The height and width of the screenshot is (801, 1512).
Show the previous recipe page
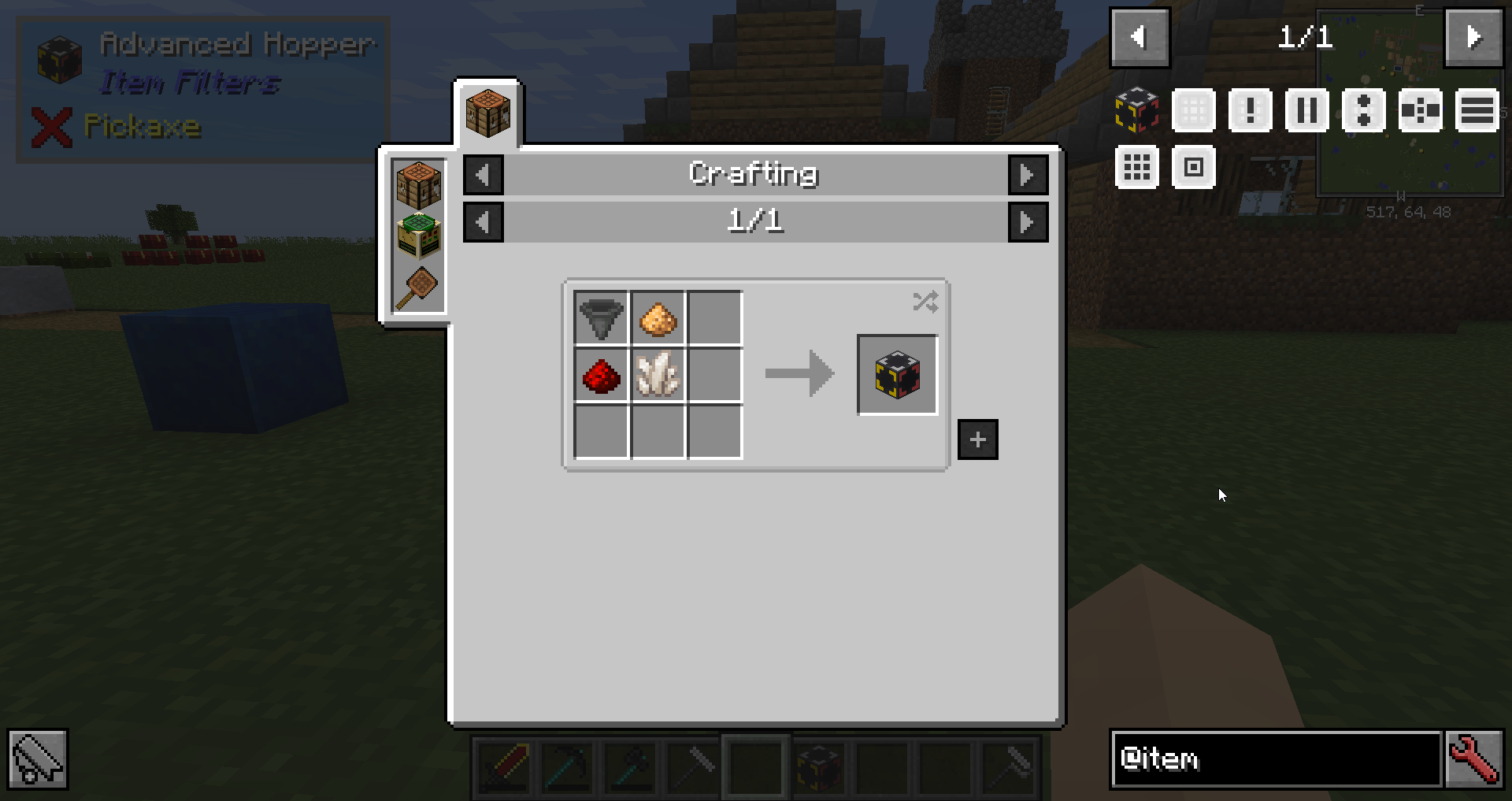484,222
